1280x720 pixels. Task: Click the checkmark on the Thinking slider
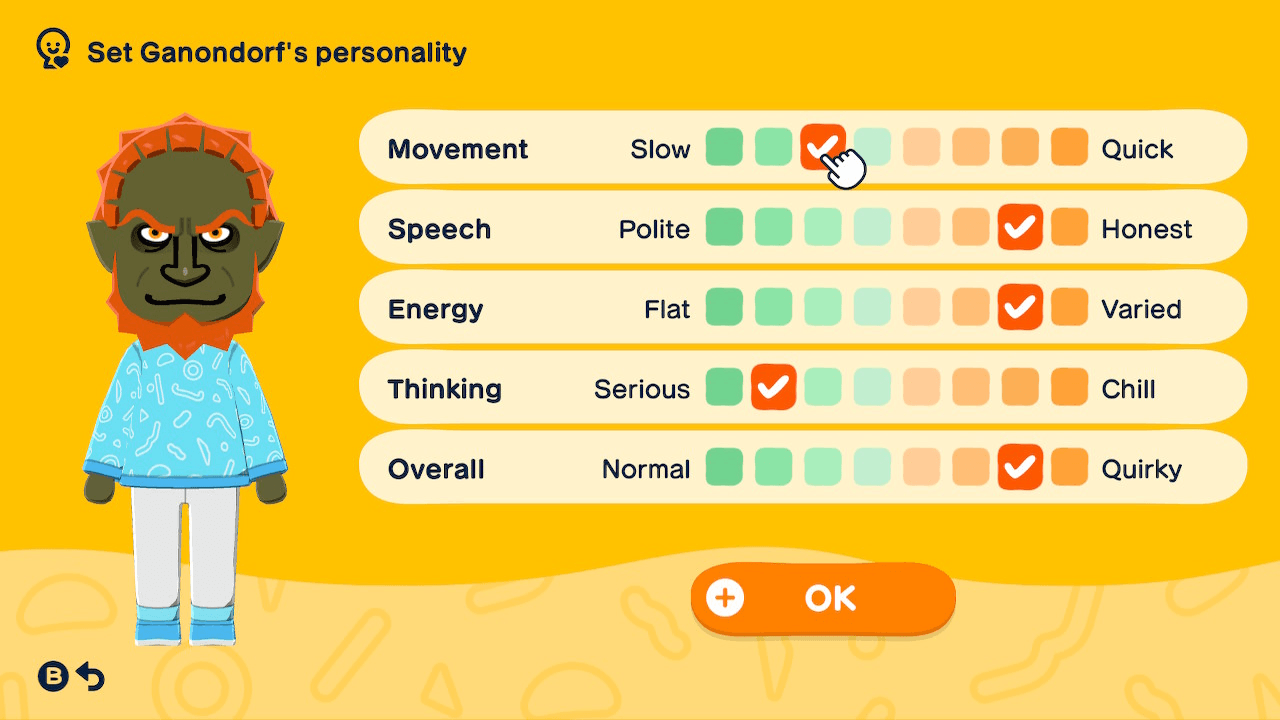(x=773, y=387)
